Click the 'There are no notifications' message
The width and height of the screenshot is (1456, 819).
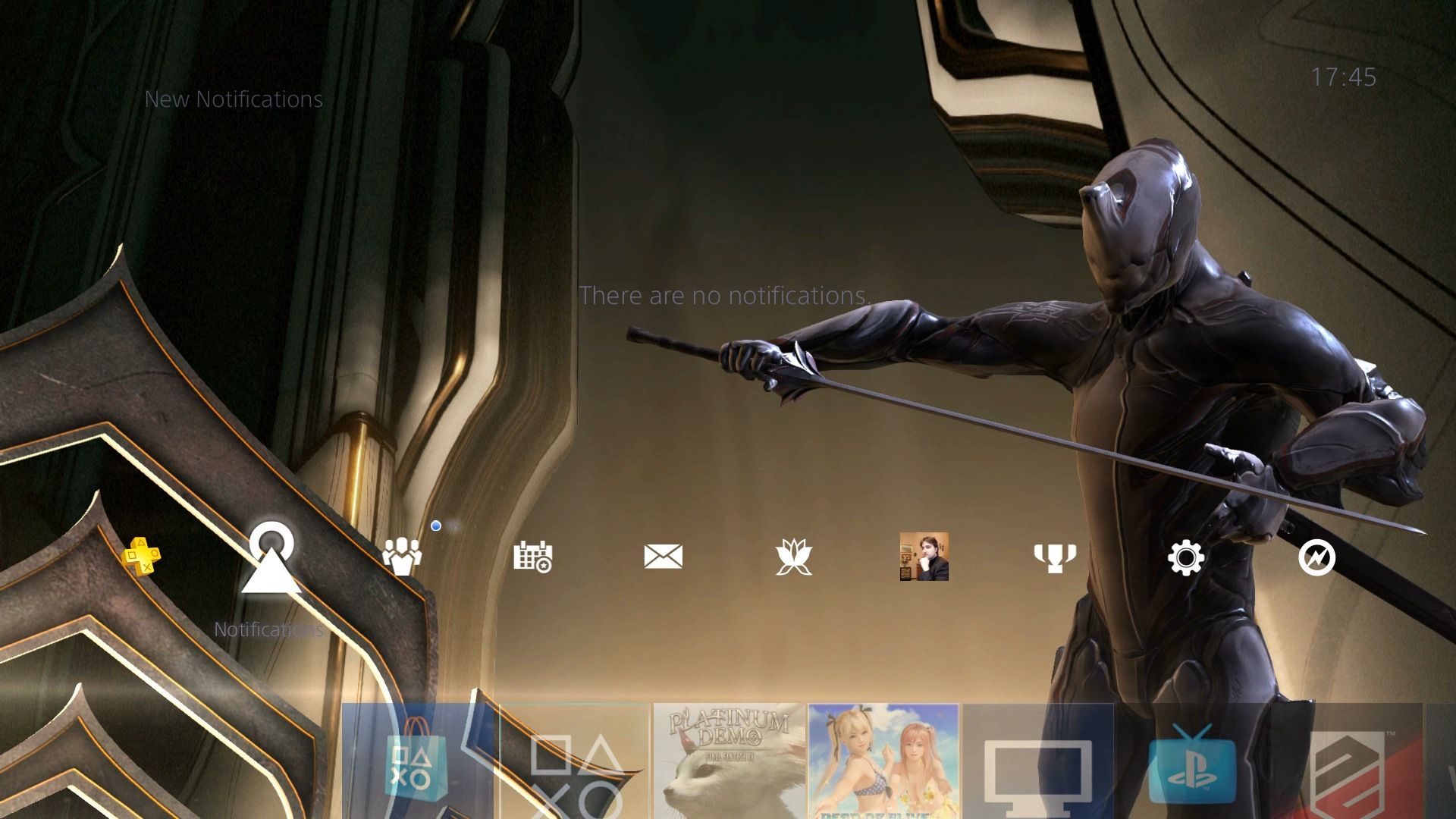[x=724, y=296]
